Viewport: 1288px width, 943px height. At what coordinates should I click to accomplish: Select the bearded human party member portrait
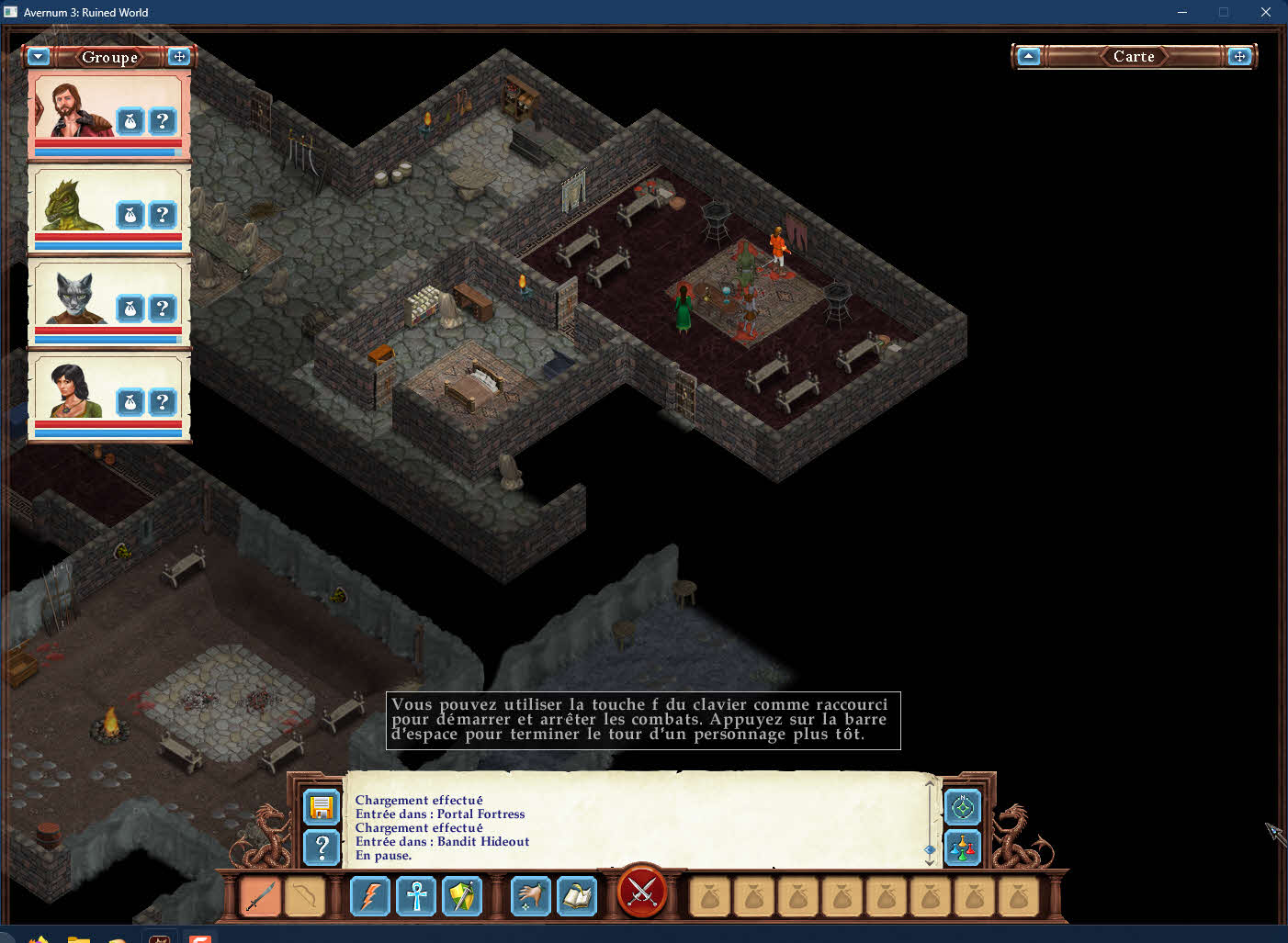click(72, 110)
